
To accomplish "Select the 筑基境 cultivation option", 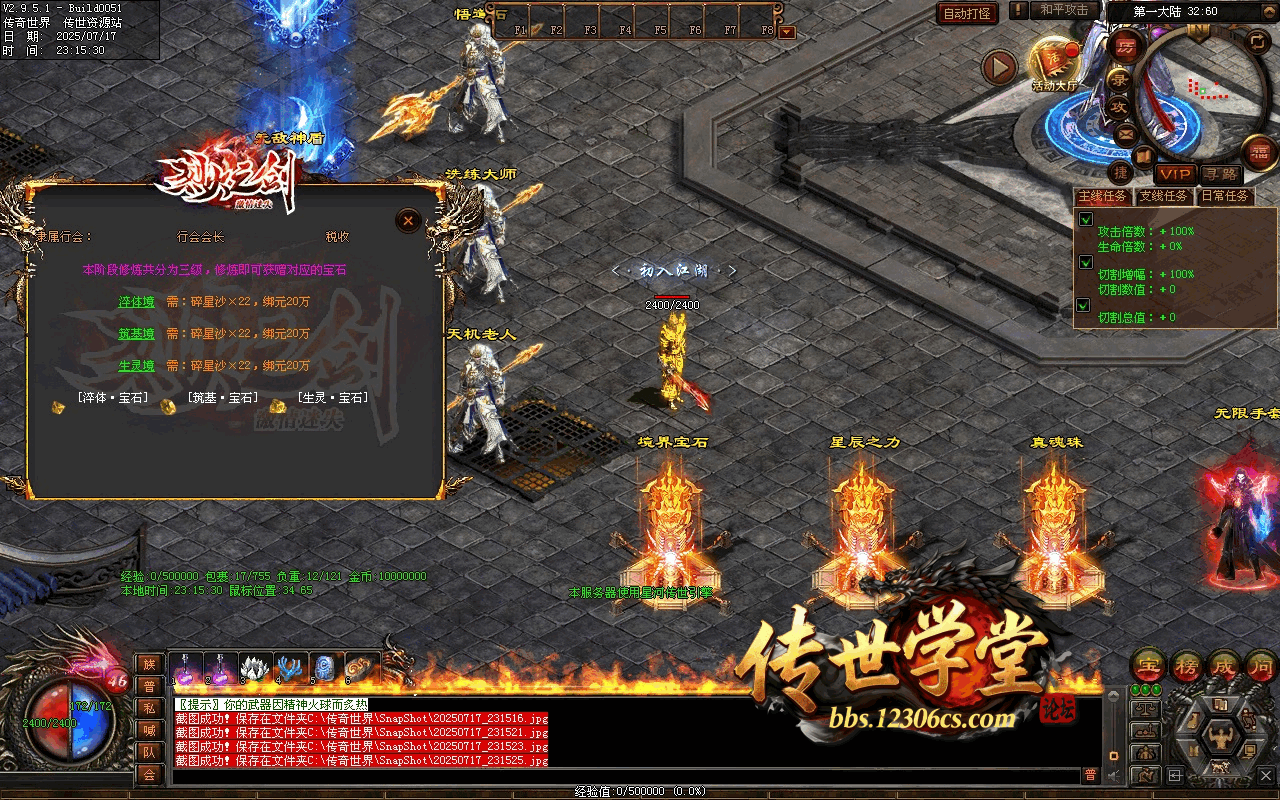I will (136, 333).
